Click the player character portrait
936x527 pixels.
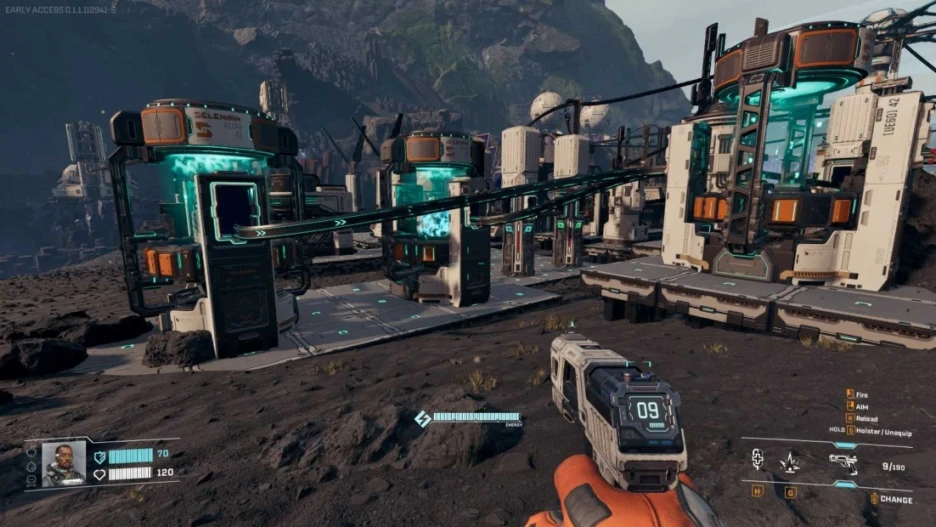pyautogui.click(x=63, y=464)
